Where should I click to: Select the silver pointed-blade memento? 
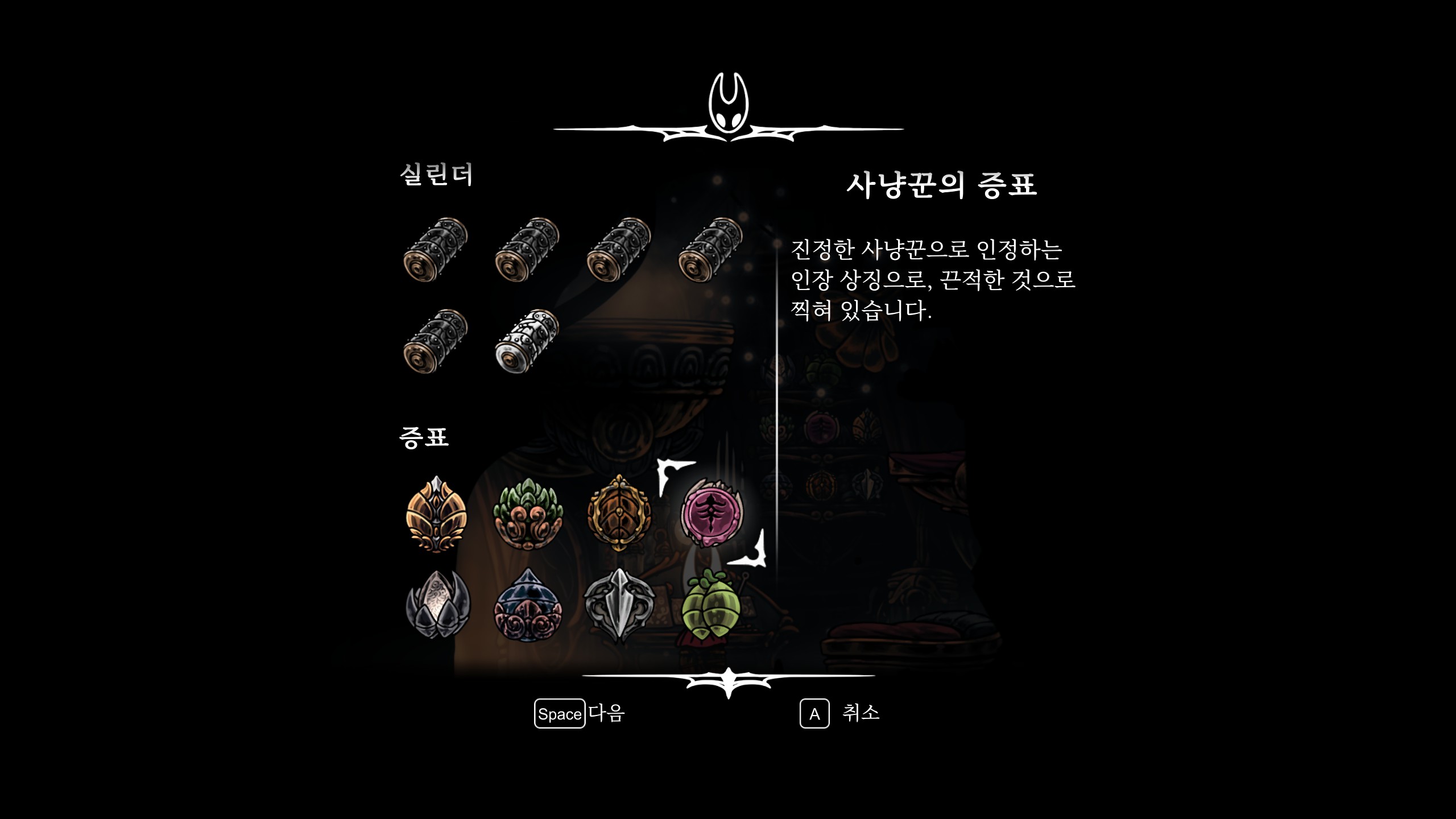(619, 605)
